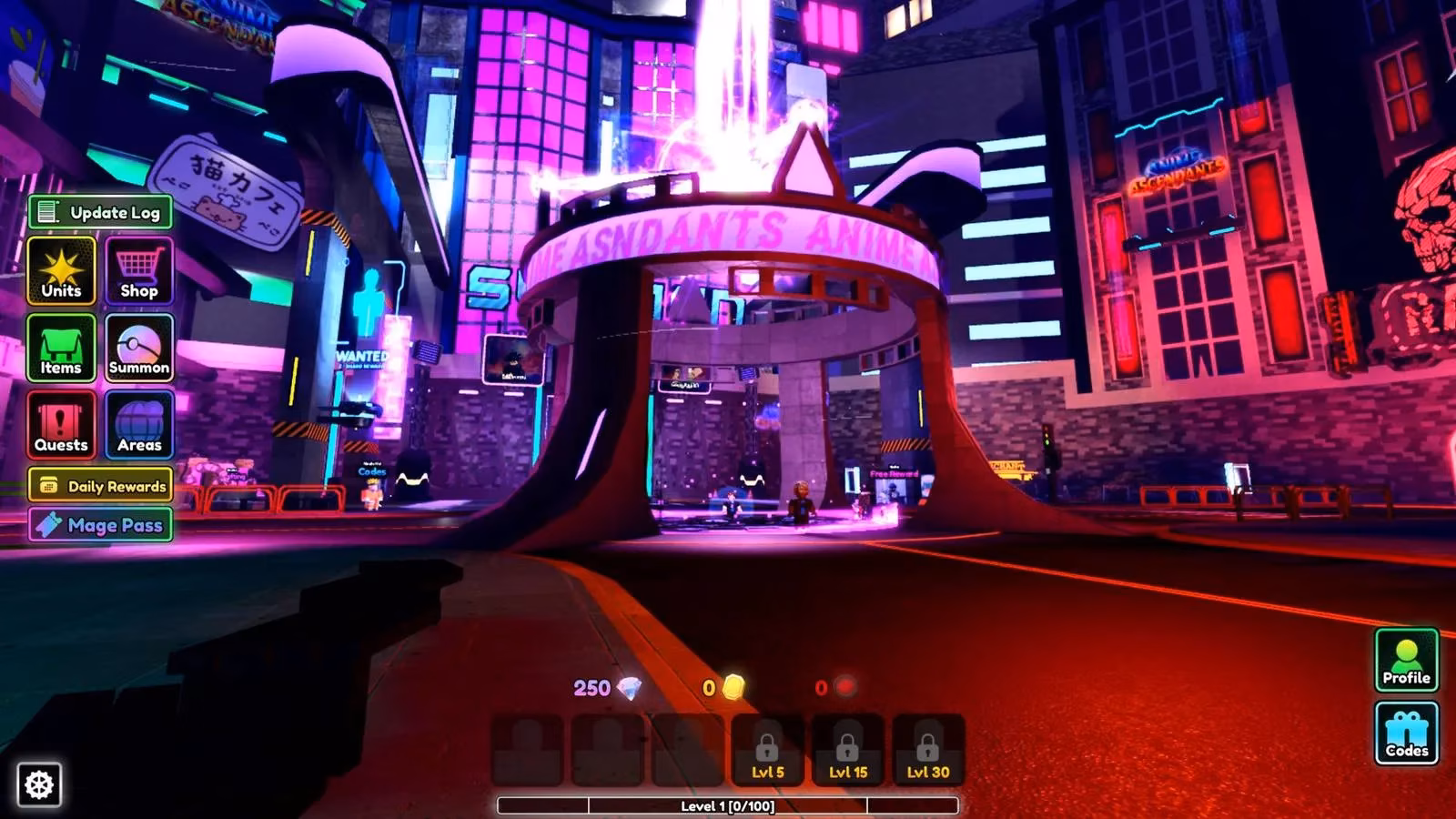The image size is (1456, 819).
Task: Open the Items bag
Action: 61,349
